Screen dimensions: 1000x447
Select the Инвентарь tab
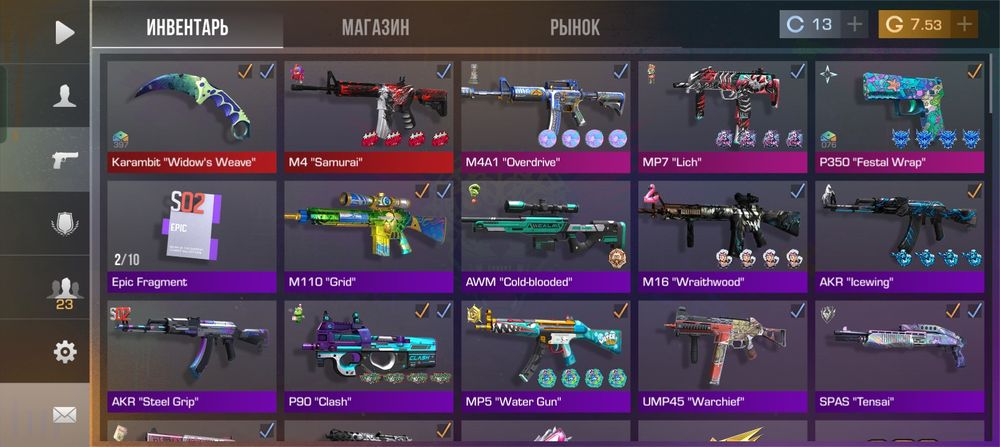tap(187, 27)
